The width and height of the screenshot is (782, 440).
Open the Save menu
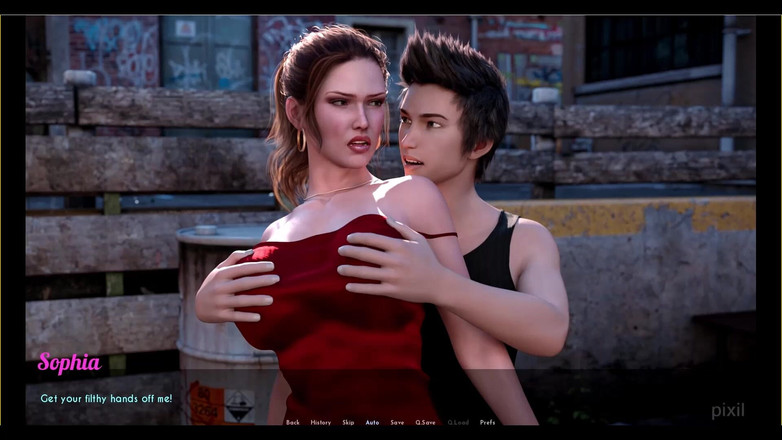point(397,423)
